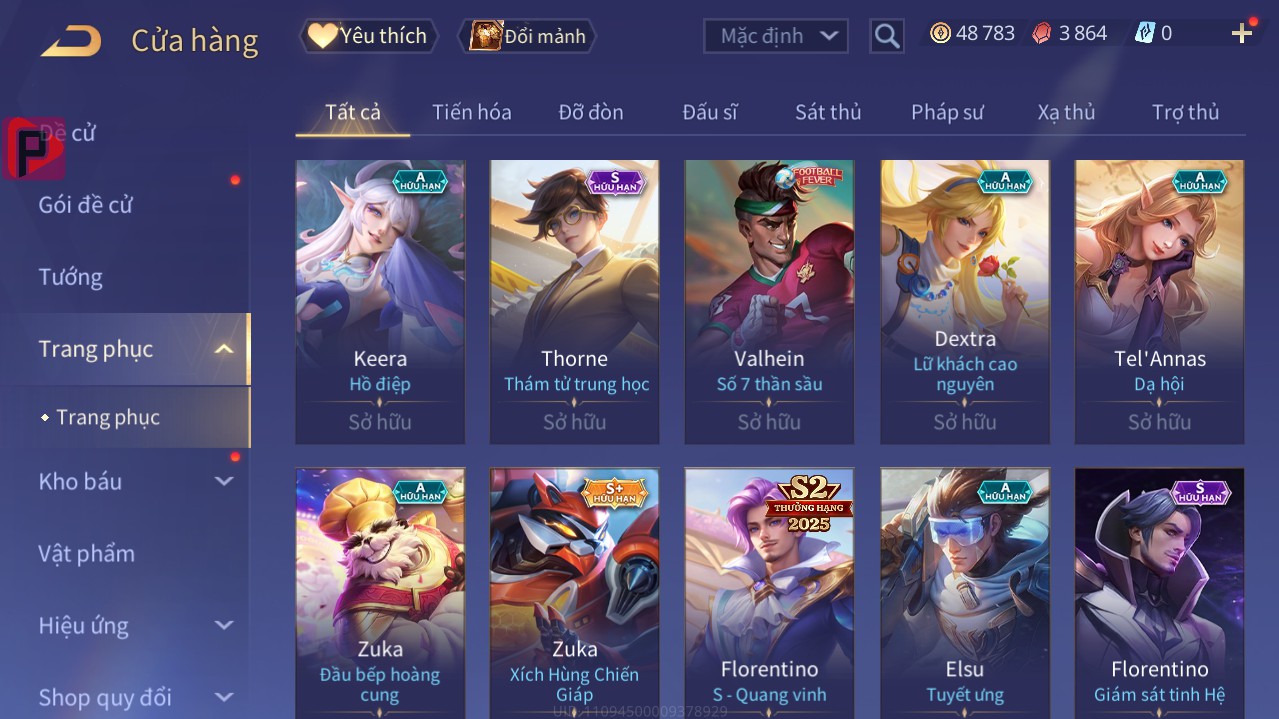1279x719 pixels.
Task: Select the Keera Hồ điệp skin card
Action: (380, 300)
